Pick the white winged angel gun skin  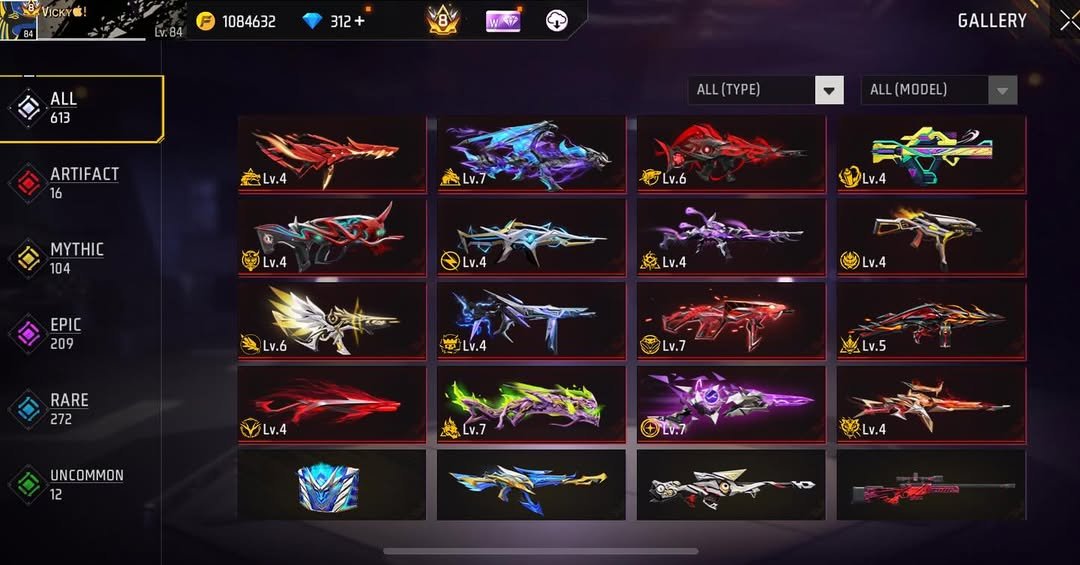pos(331,320)
